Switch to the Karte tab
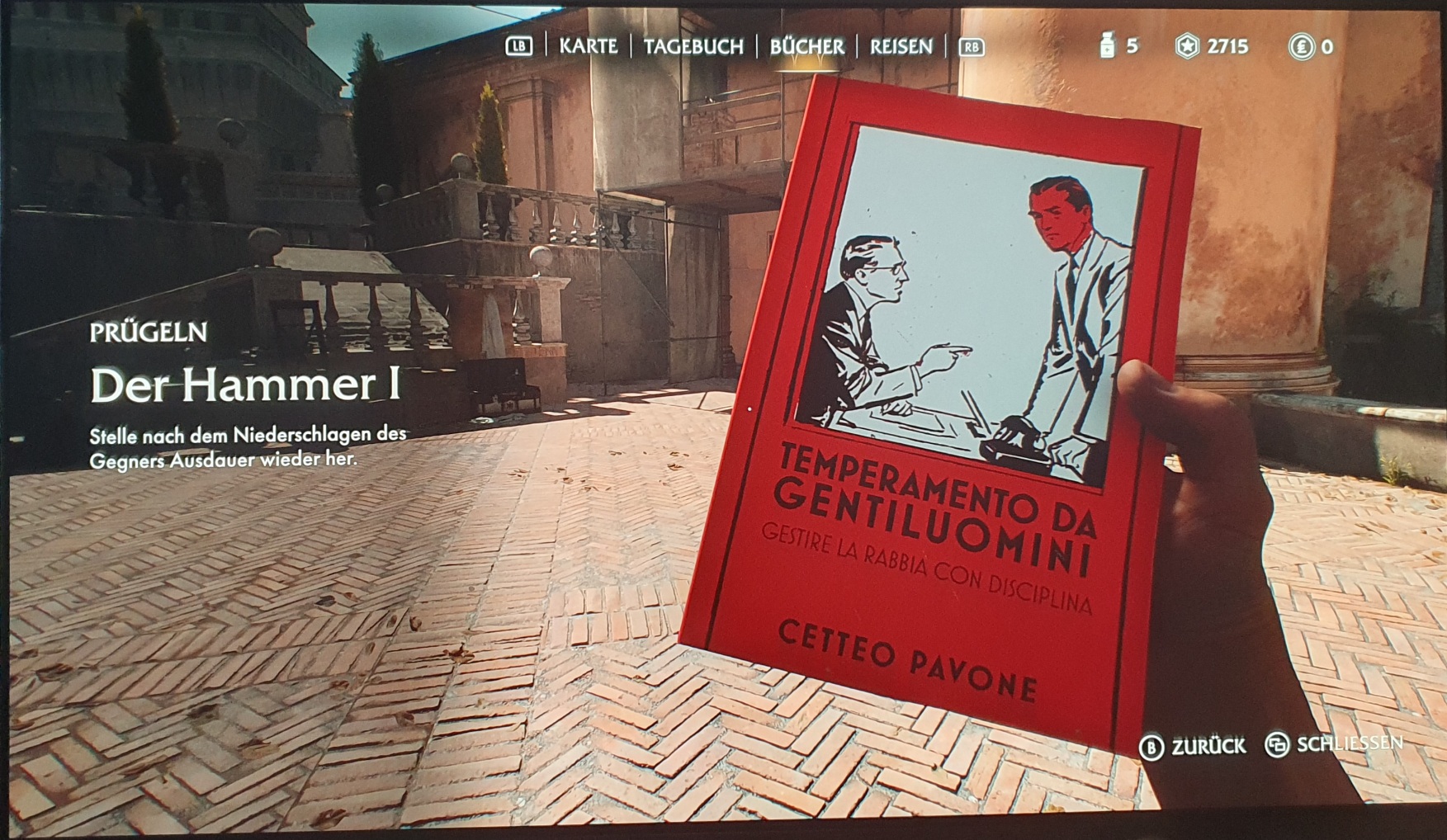The width and height of the screenshot is (1447, 840). pos(588,46)
